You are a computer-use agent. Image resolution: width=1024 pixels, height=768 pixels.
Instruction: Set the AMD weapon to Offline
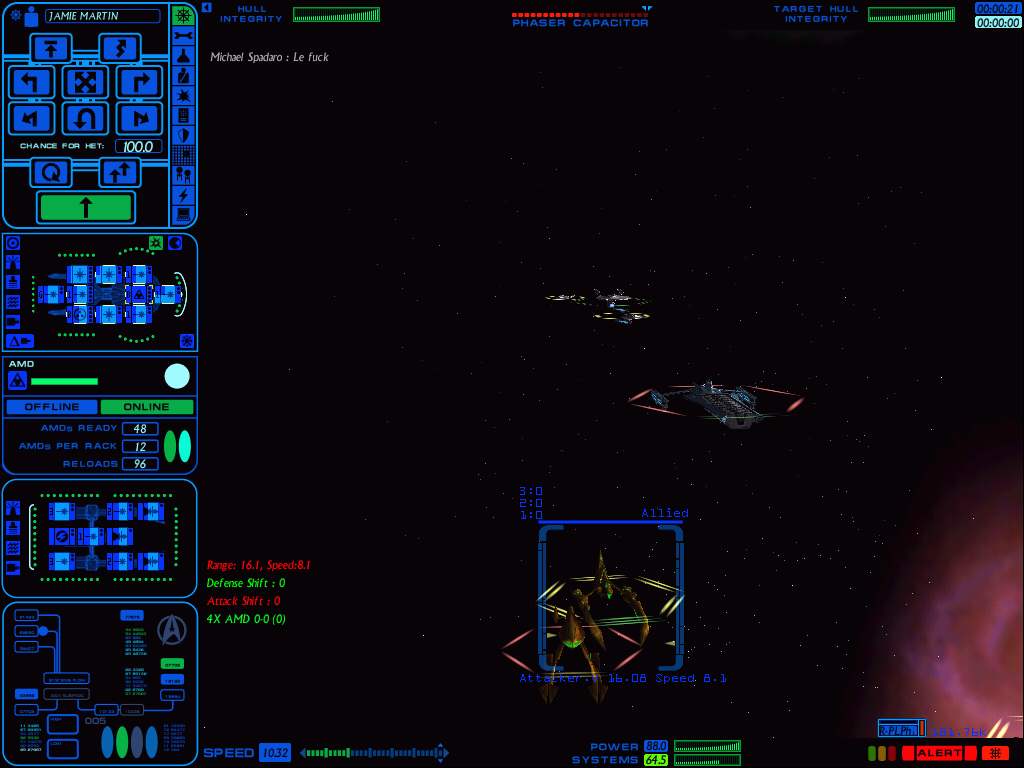52,407
